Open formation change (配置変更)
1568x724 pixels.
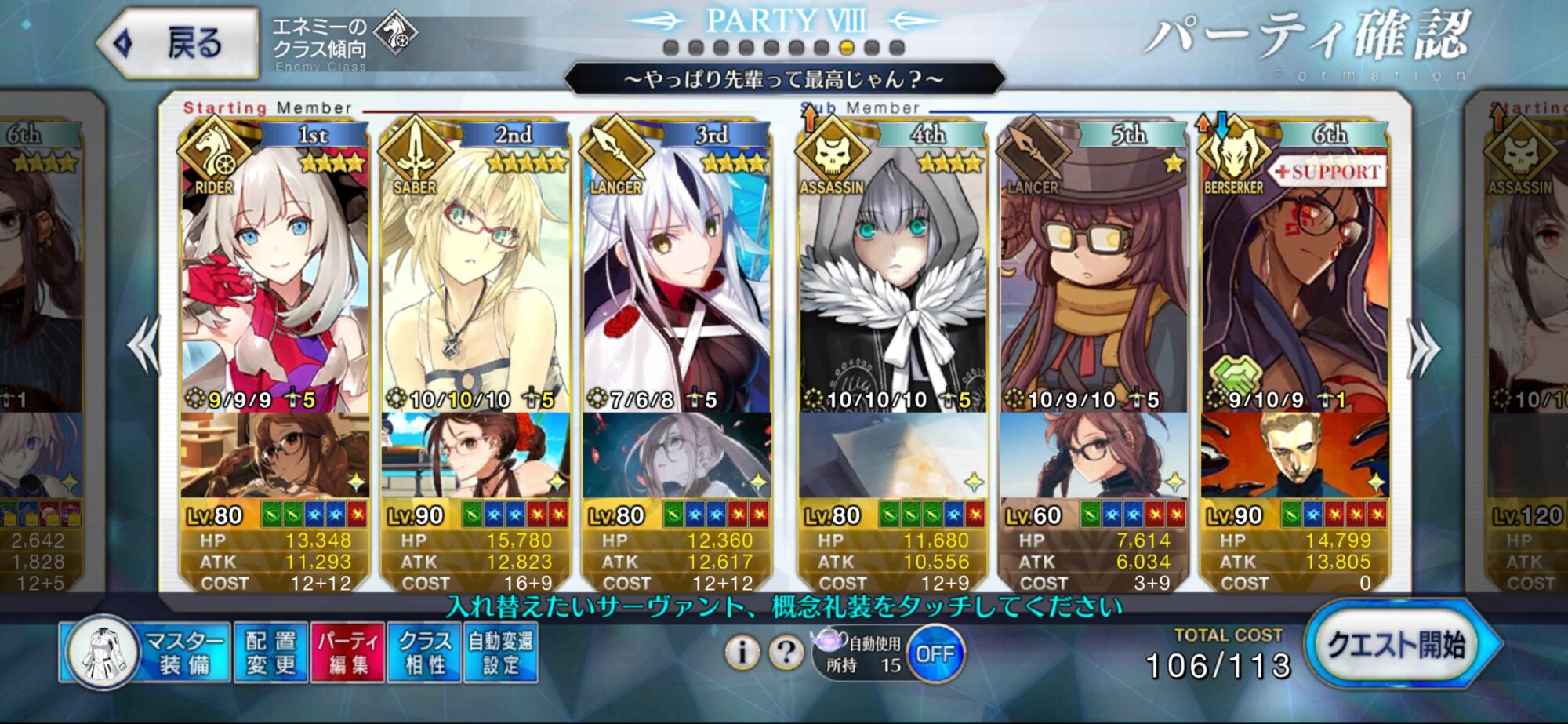270,653
